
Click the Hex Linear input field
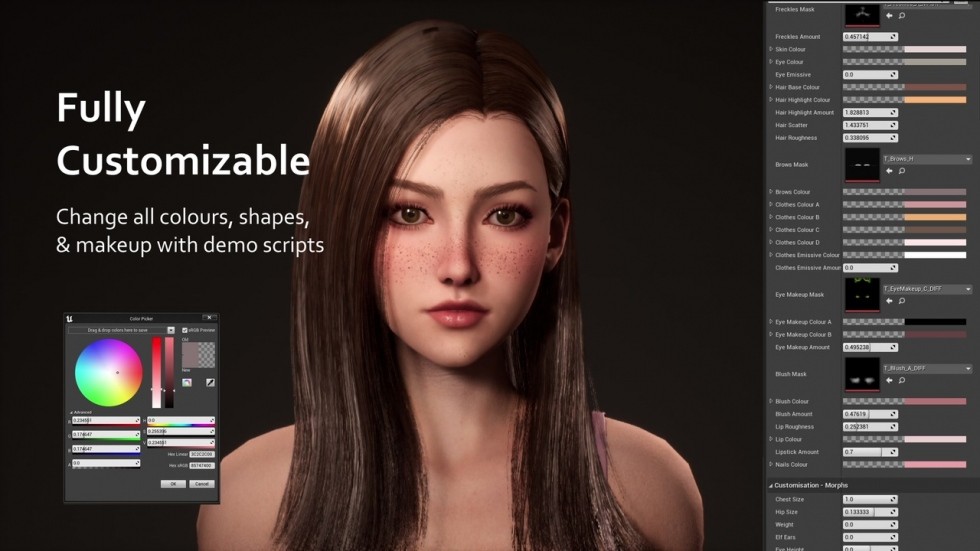point(202,454)
